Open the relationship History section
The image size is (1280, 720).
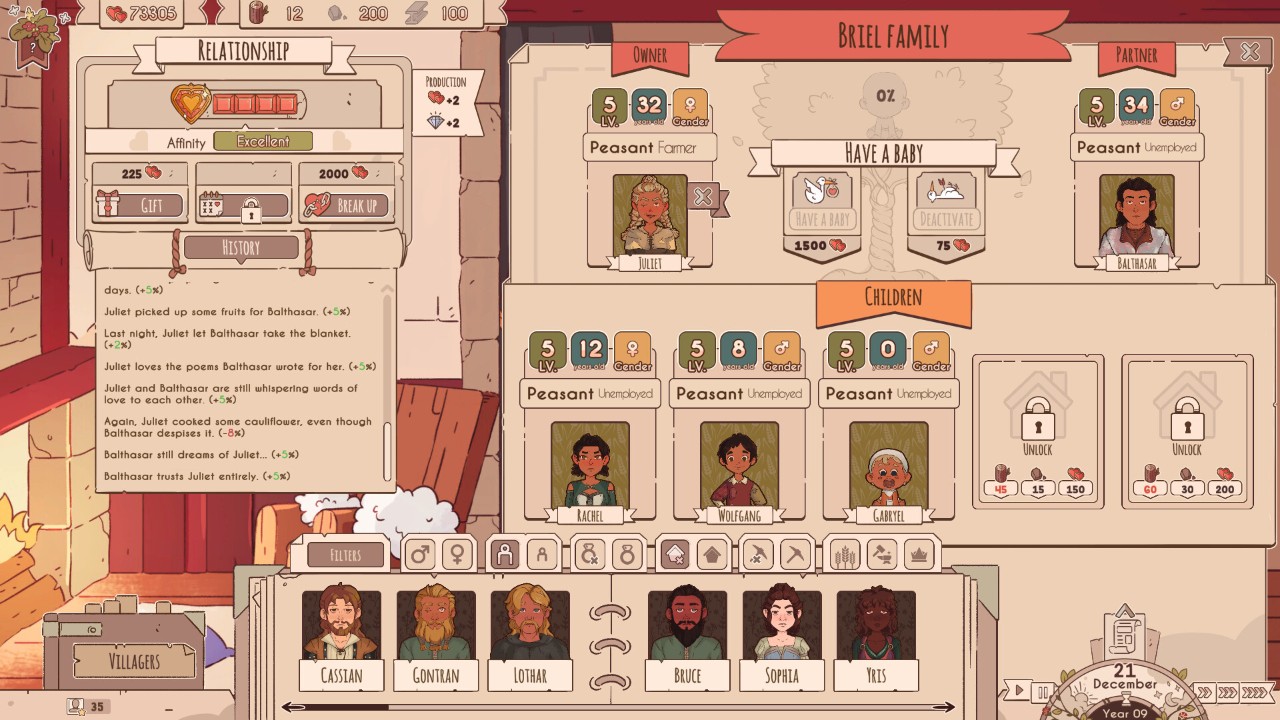click(x=240, y=248)
